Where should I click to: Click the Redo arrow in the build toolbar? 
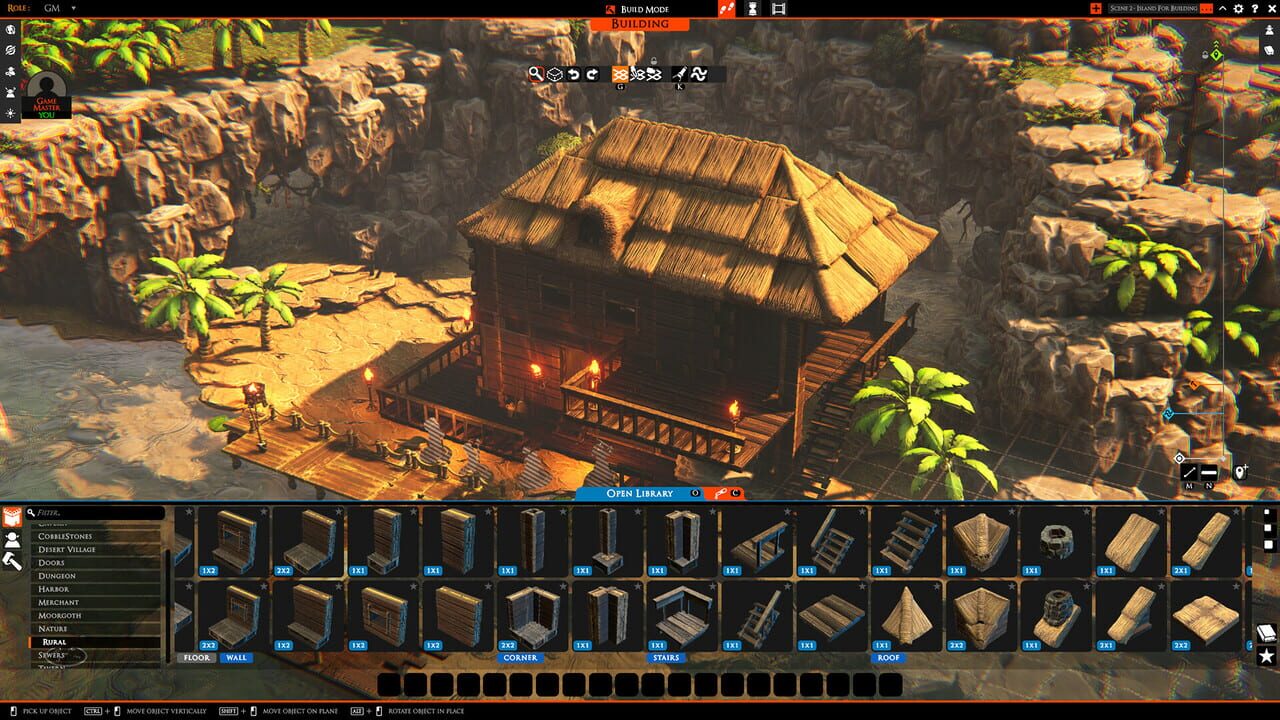pos(592,74)
